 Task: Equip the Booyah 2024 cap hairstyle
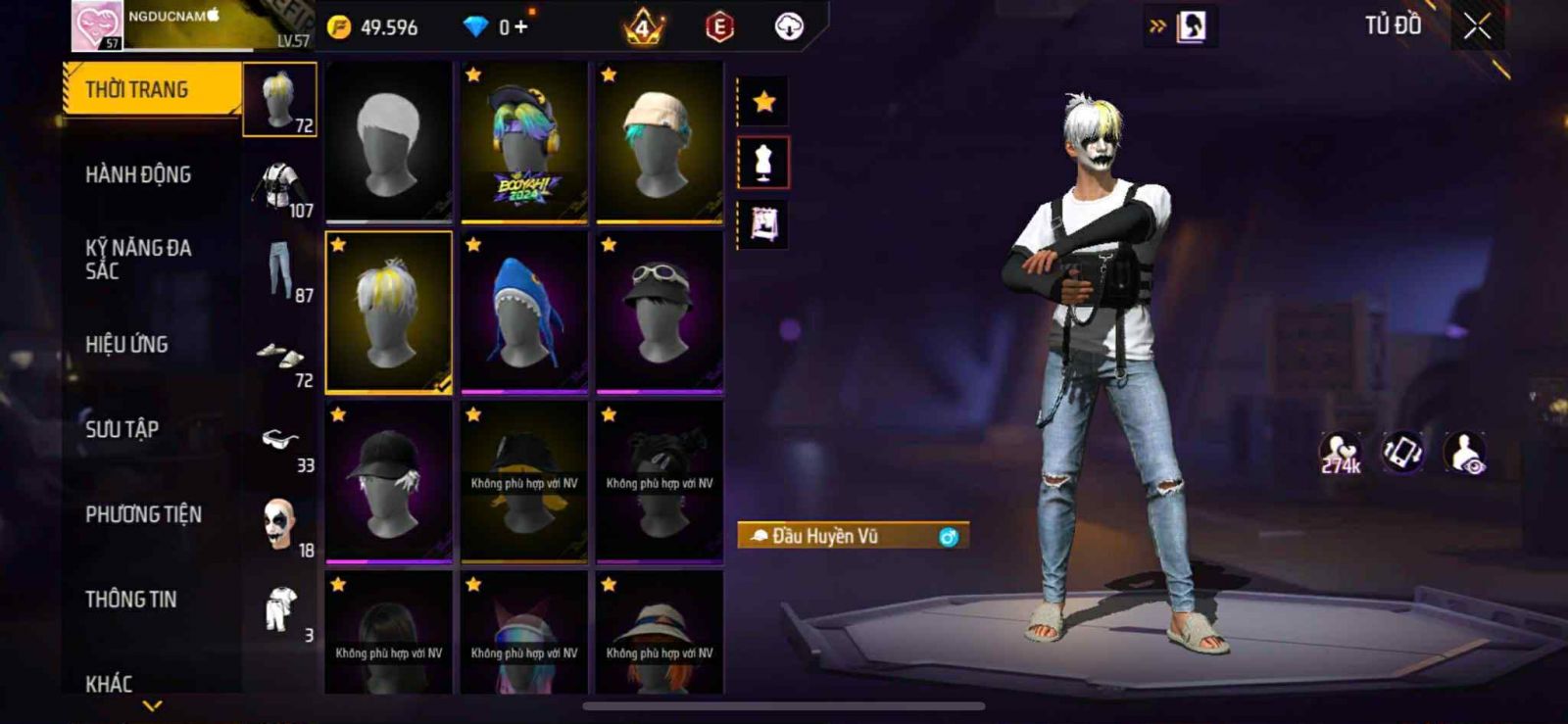[x=524, y=141]
